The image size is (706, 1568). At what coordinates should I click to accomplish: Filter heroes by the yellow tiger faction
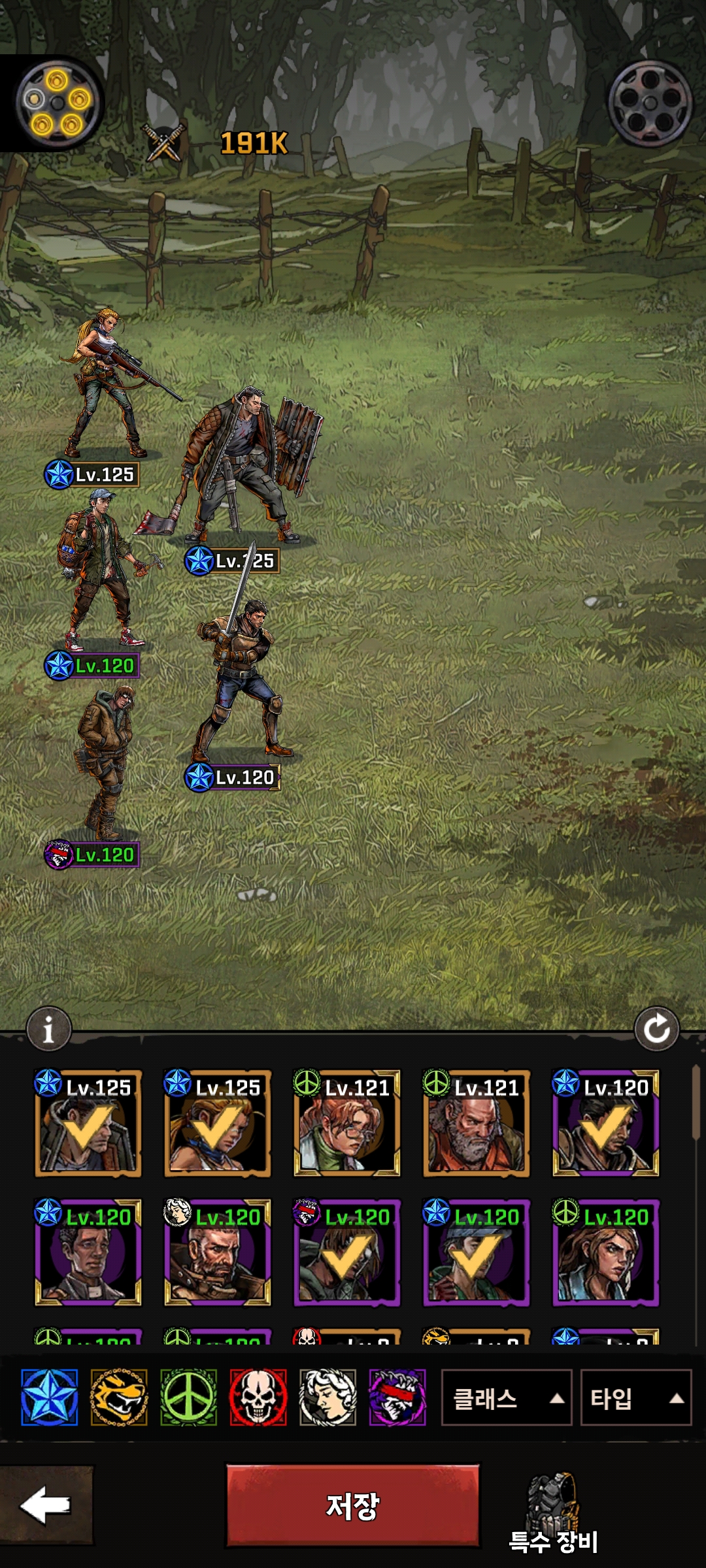[x=119, y=1397]
